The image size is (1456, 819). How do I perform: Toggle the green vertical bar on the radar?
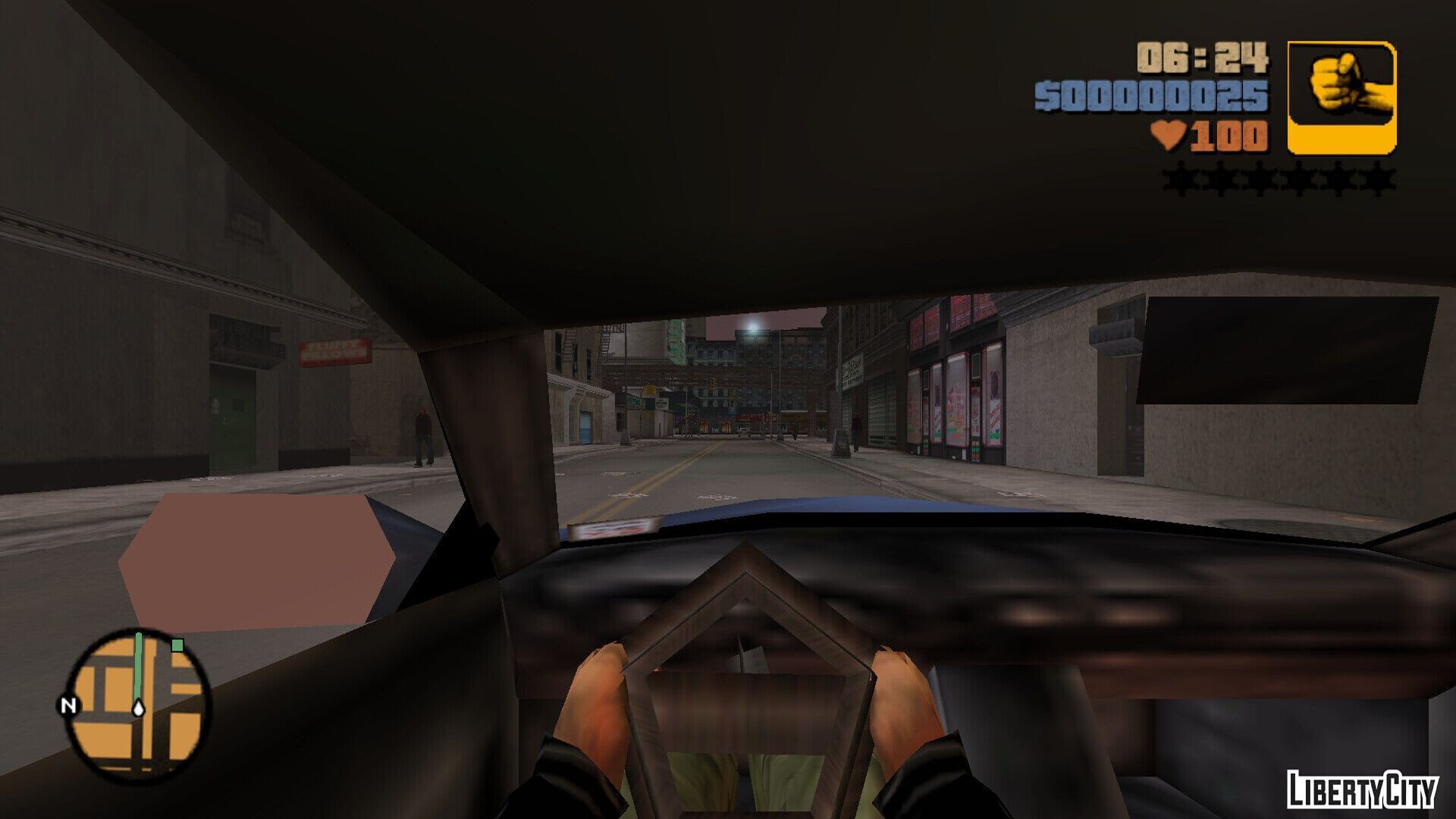click(x=138, y=664)
